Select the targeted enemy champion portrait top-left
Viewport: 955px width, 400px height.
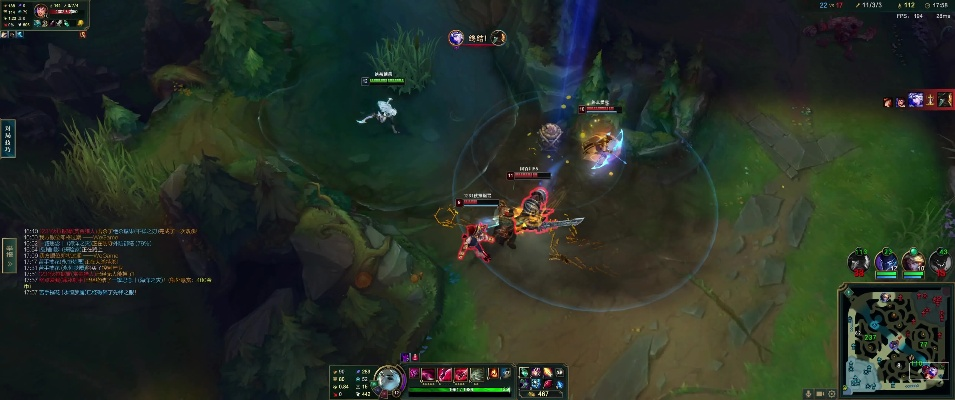pyautogui.click(x=40, y=11)
